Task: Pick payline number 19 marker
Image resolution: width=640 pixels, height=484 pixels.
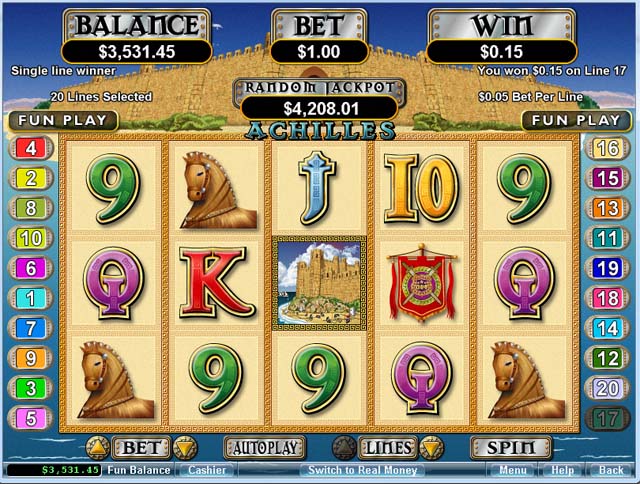Action: pyautogui.click(x=607, y=268)
